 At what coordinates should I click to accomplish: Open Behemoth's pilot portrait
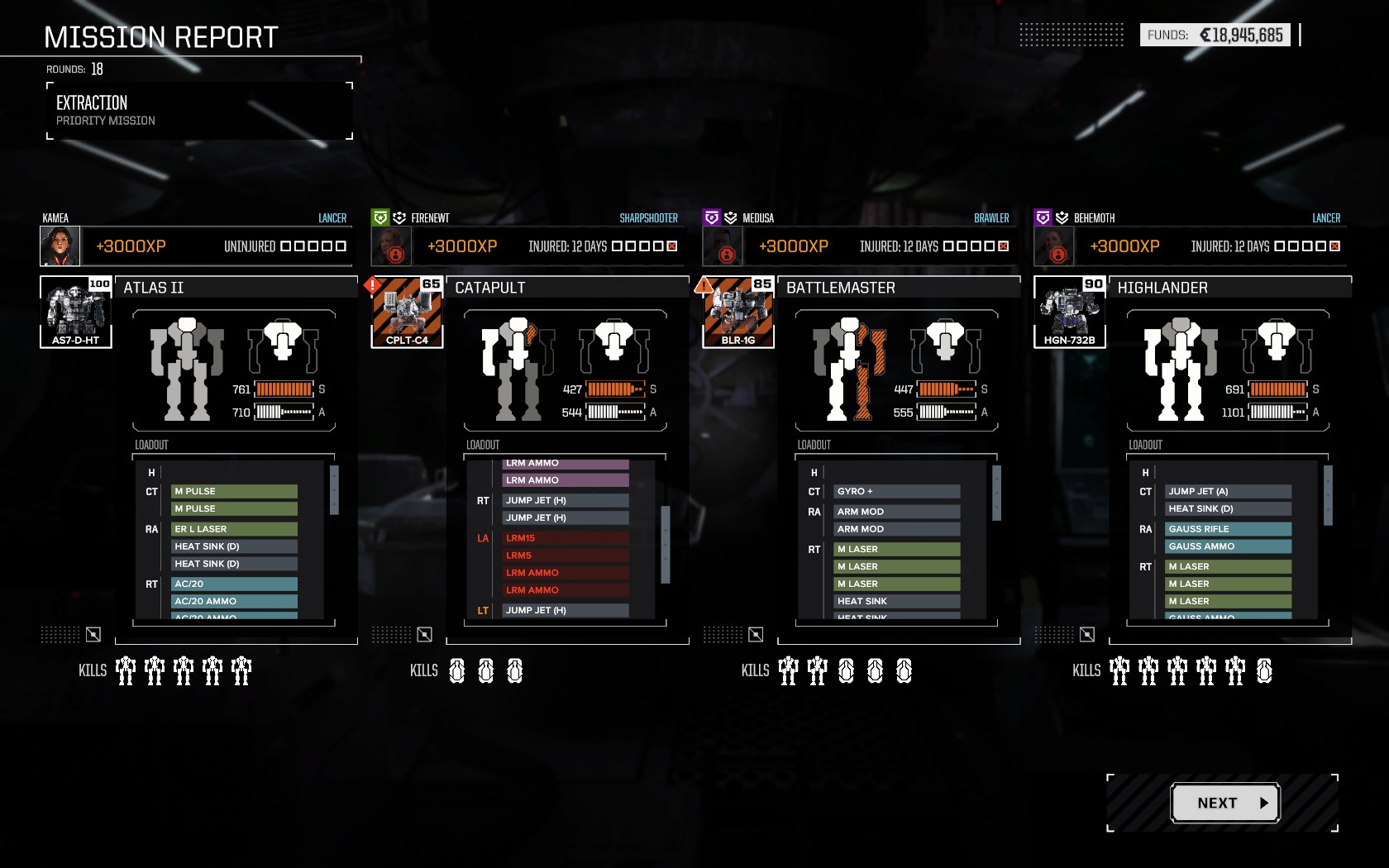click(1054, 246)
